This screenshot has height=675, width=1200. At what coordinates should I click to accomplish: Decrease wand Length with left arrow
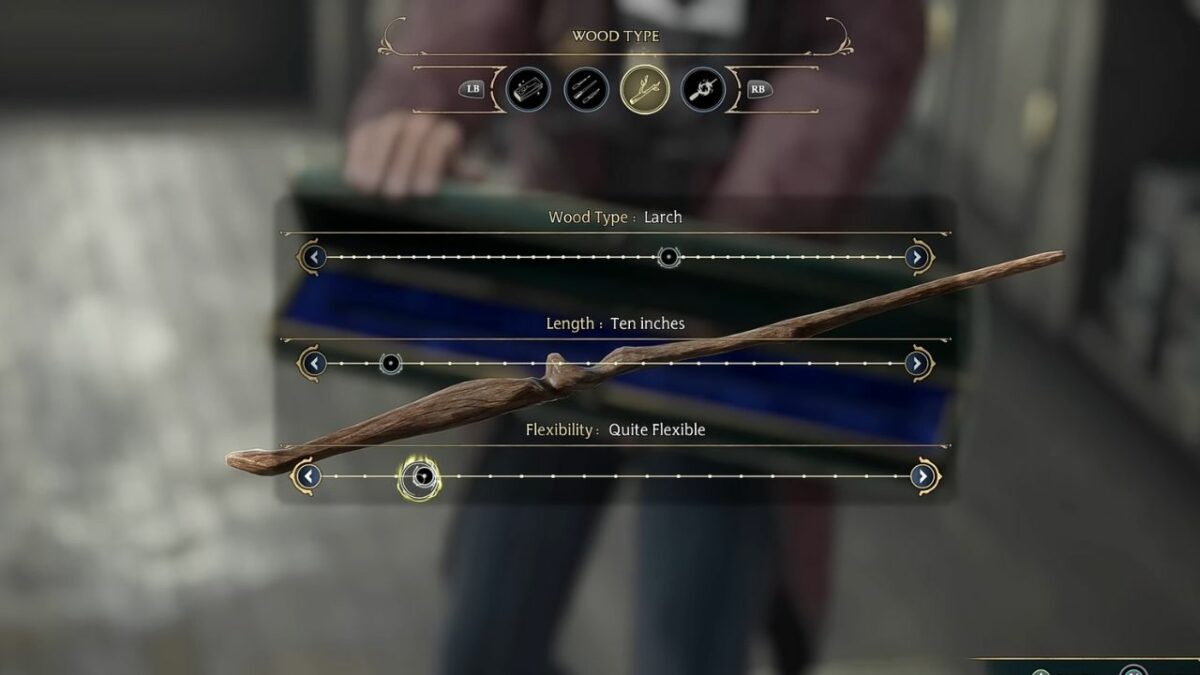tap(314, 363)
